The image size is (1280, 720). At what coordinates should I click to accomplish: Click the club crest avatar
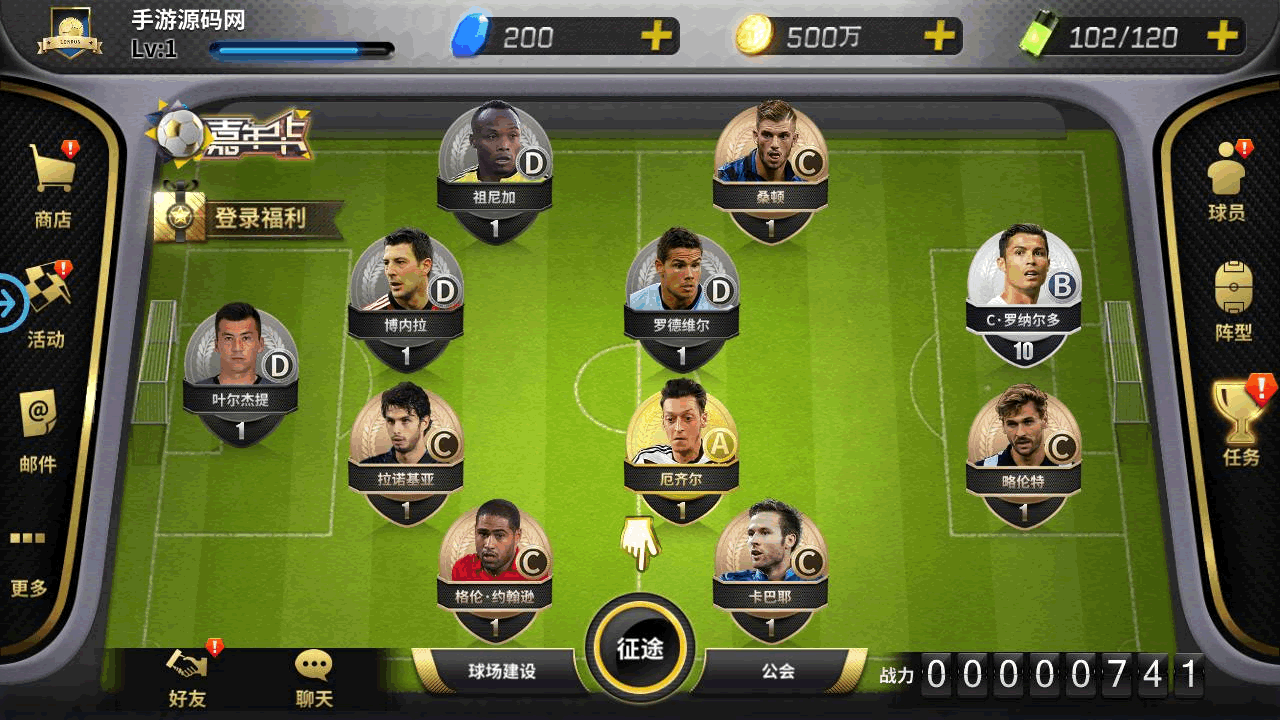tap(70, 37)
